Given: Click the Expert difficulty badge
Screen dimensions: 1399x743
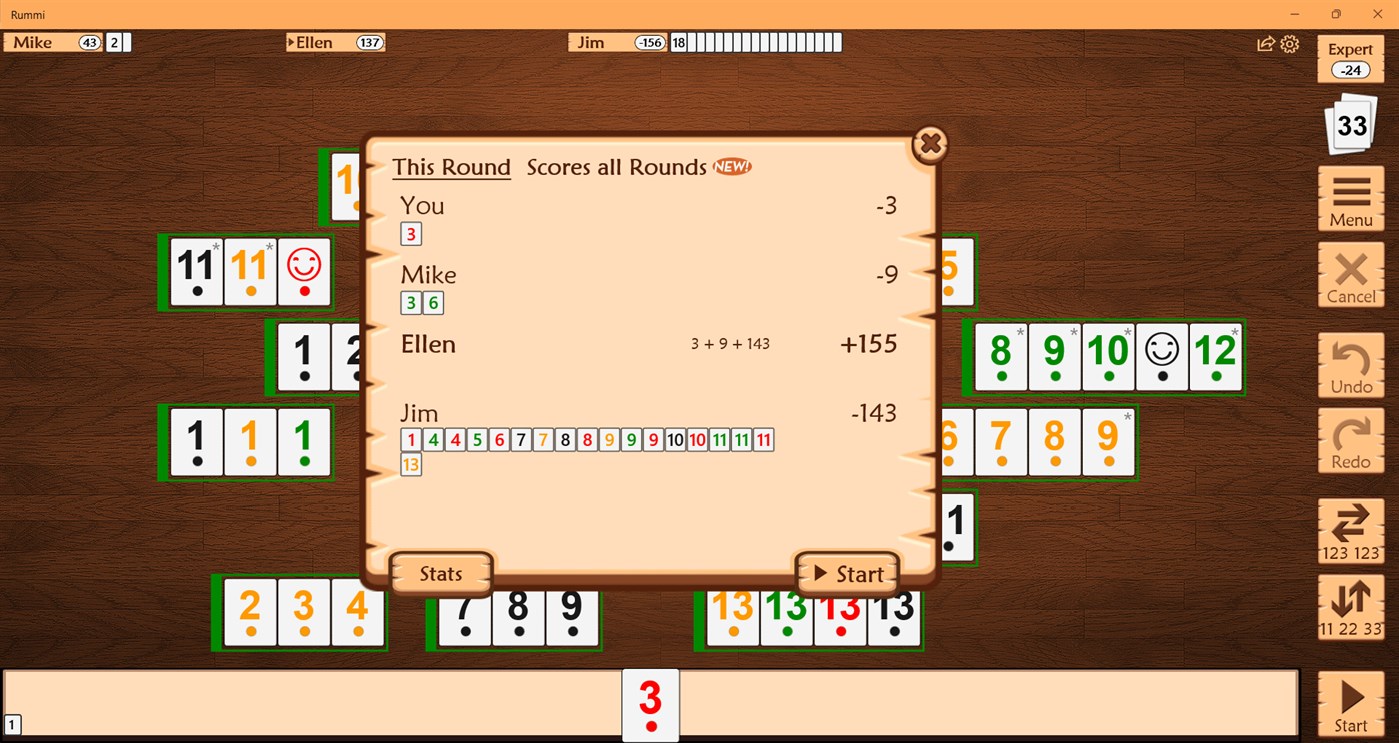Looking at the screenshot, I should pyautogui.click(x=1350, y=56).
